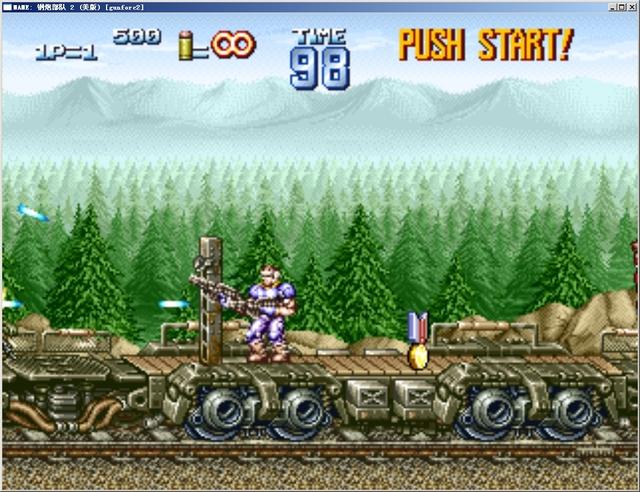Minimize the MAME window

(609, 6)
